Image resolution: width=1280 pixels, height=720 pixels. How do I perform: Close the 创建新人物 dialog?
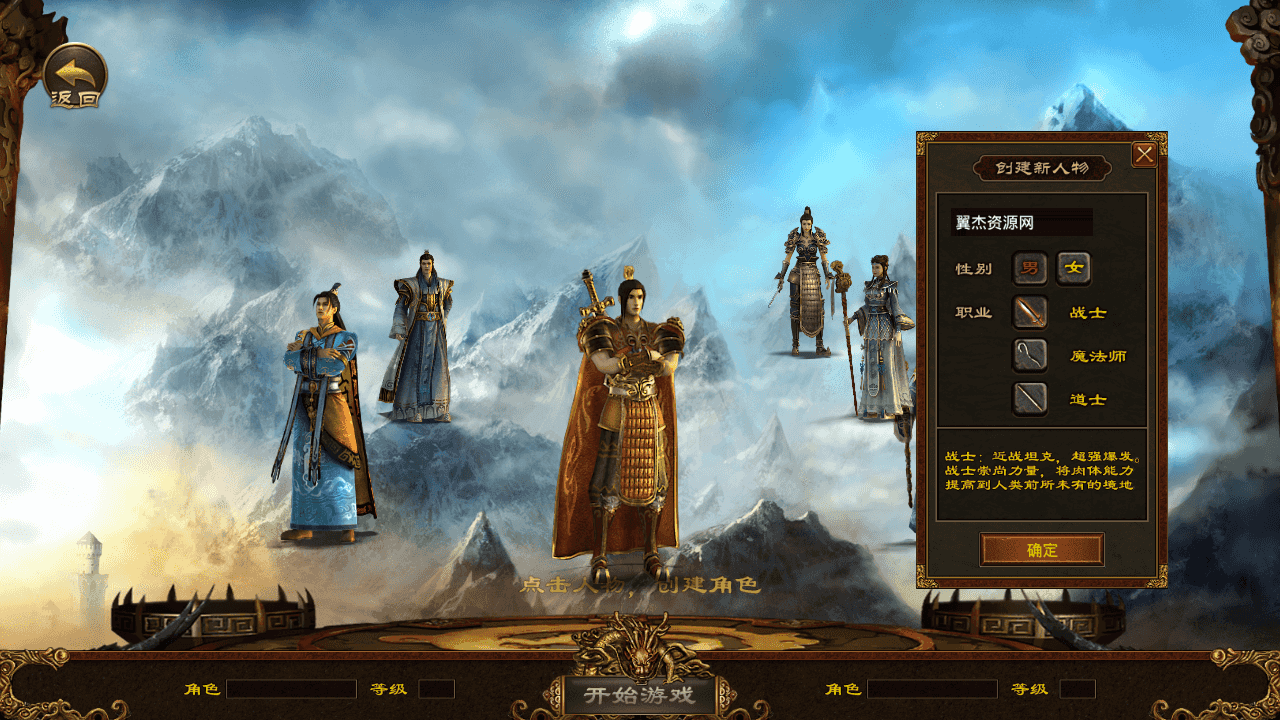coord(1146,153)
